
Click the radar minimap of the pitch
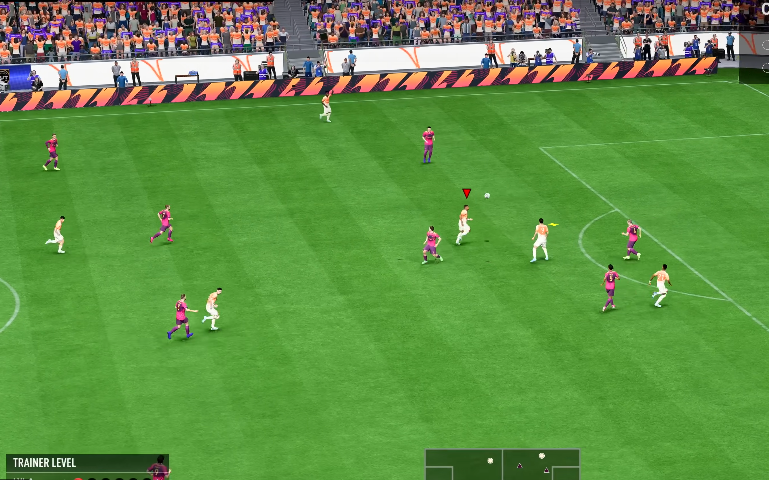[502, 465]
